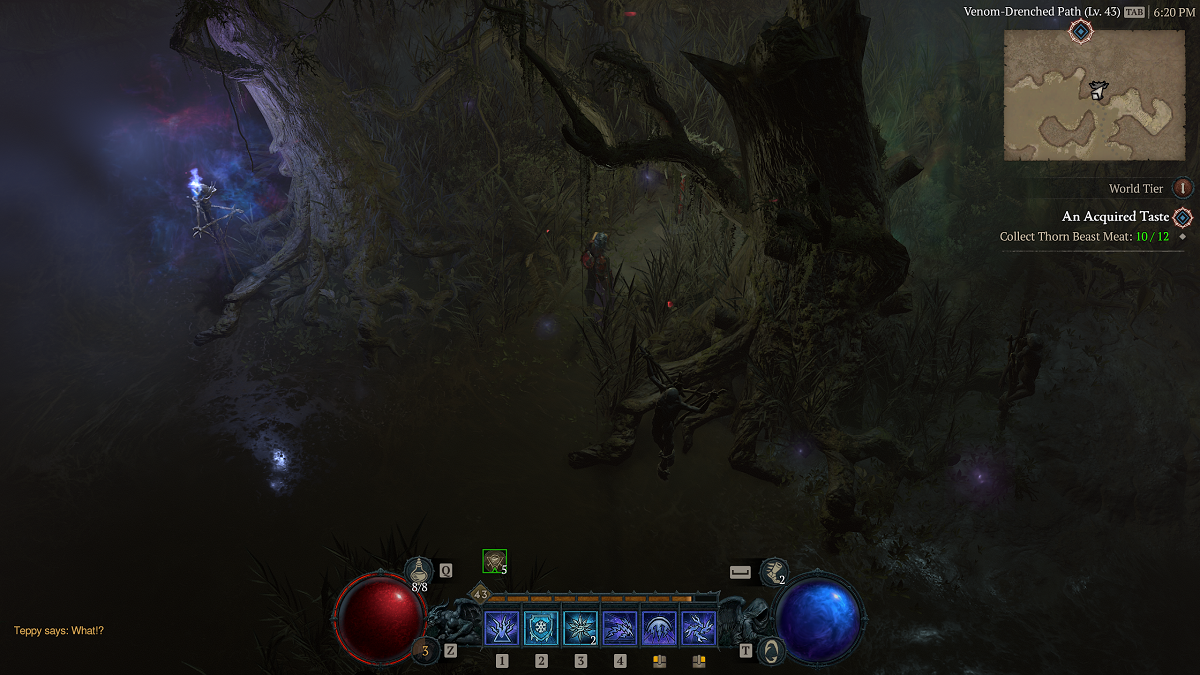This screenshot has height=675, width=1200.
Task: Open the town portal swirl icon
Action: (770, 650)
